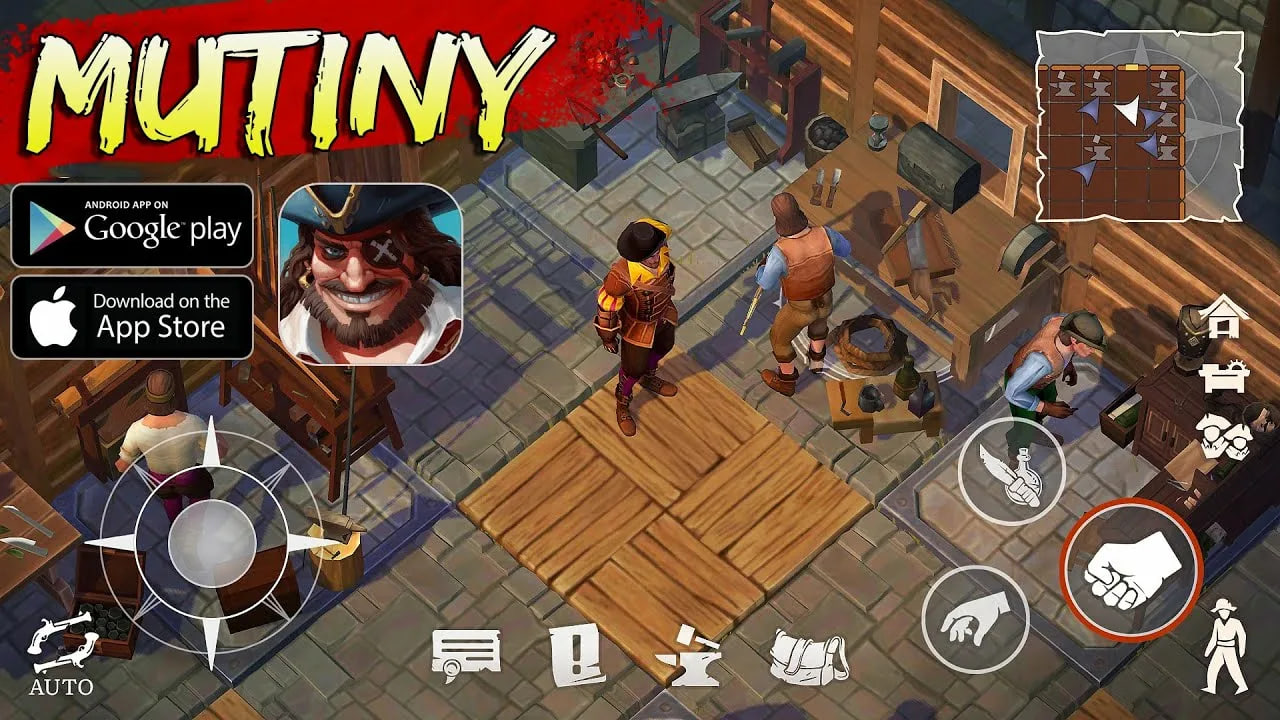Screen dimensions: 1280x720
Task: Open the backpack inventory
Action: coord(808,657)
